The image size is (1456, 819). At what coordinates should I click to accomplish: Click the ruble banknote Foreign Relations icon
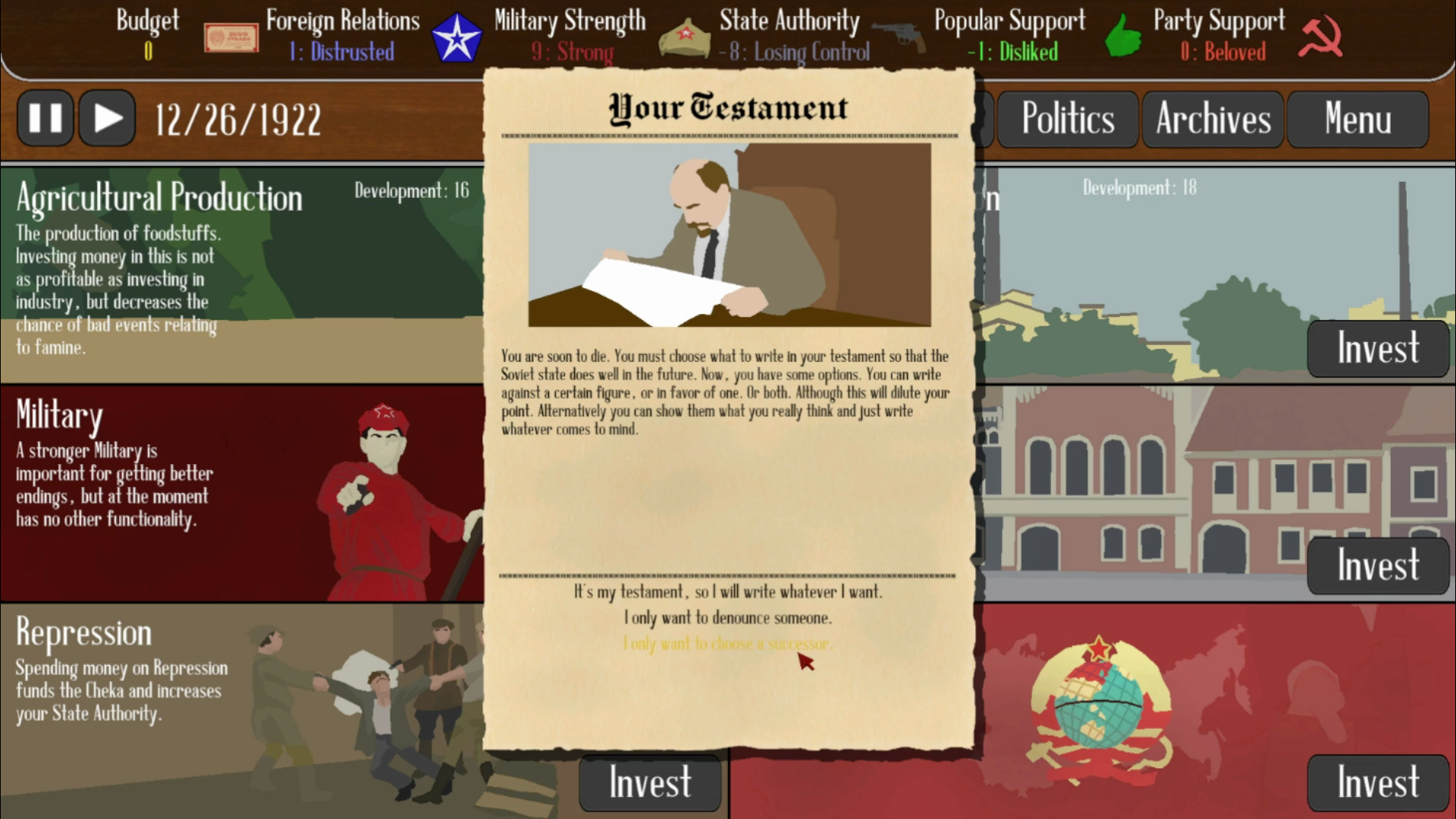tap(229, 36)
